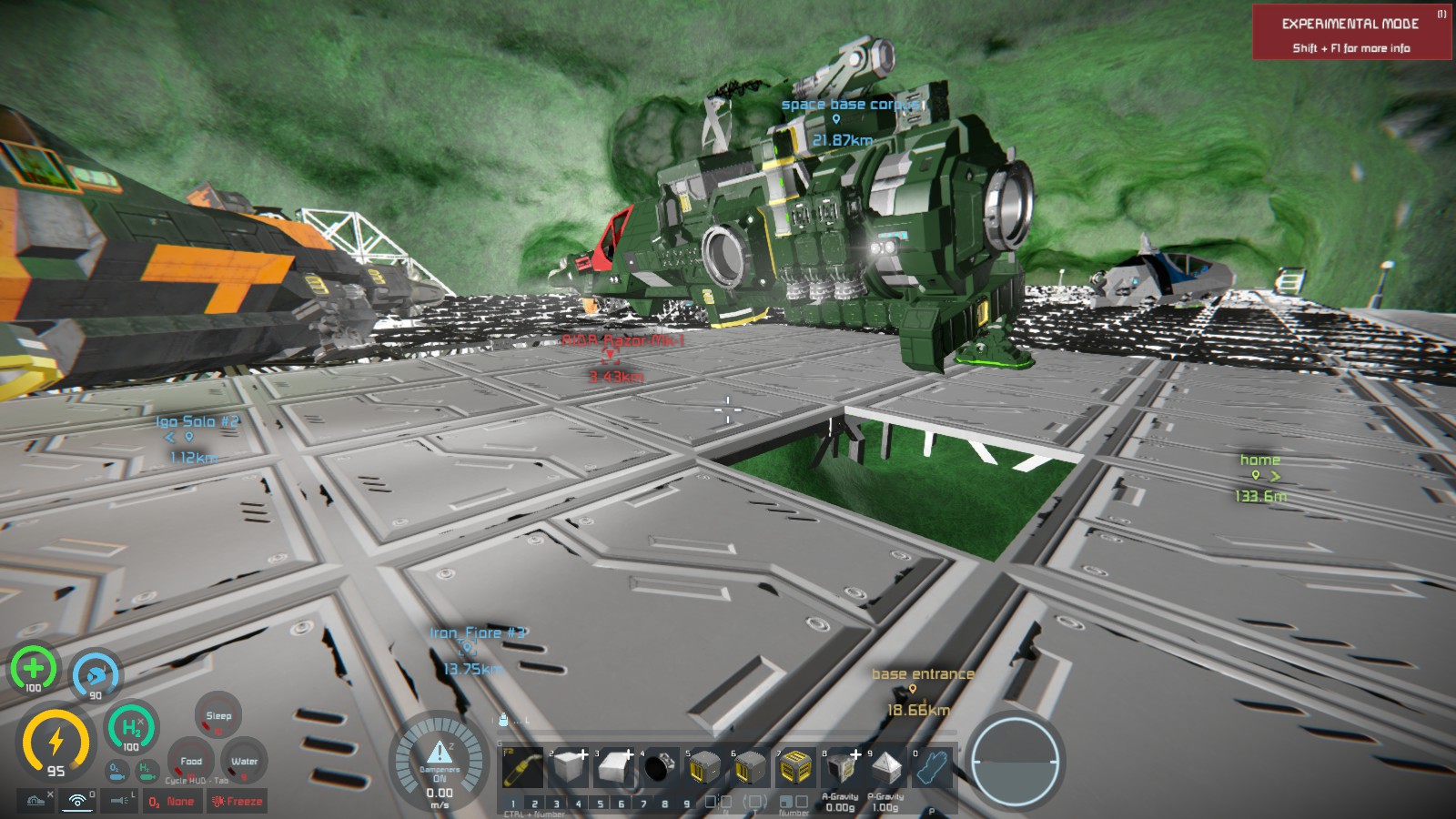Click the Dampeners speed gauge
1456x819 pixels.
click(440, 763)
